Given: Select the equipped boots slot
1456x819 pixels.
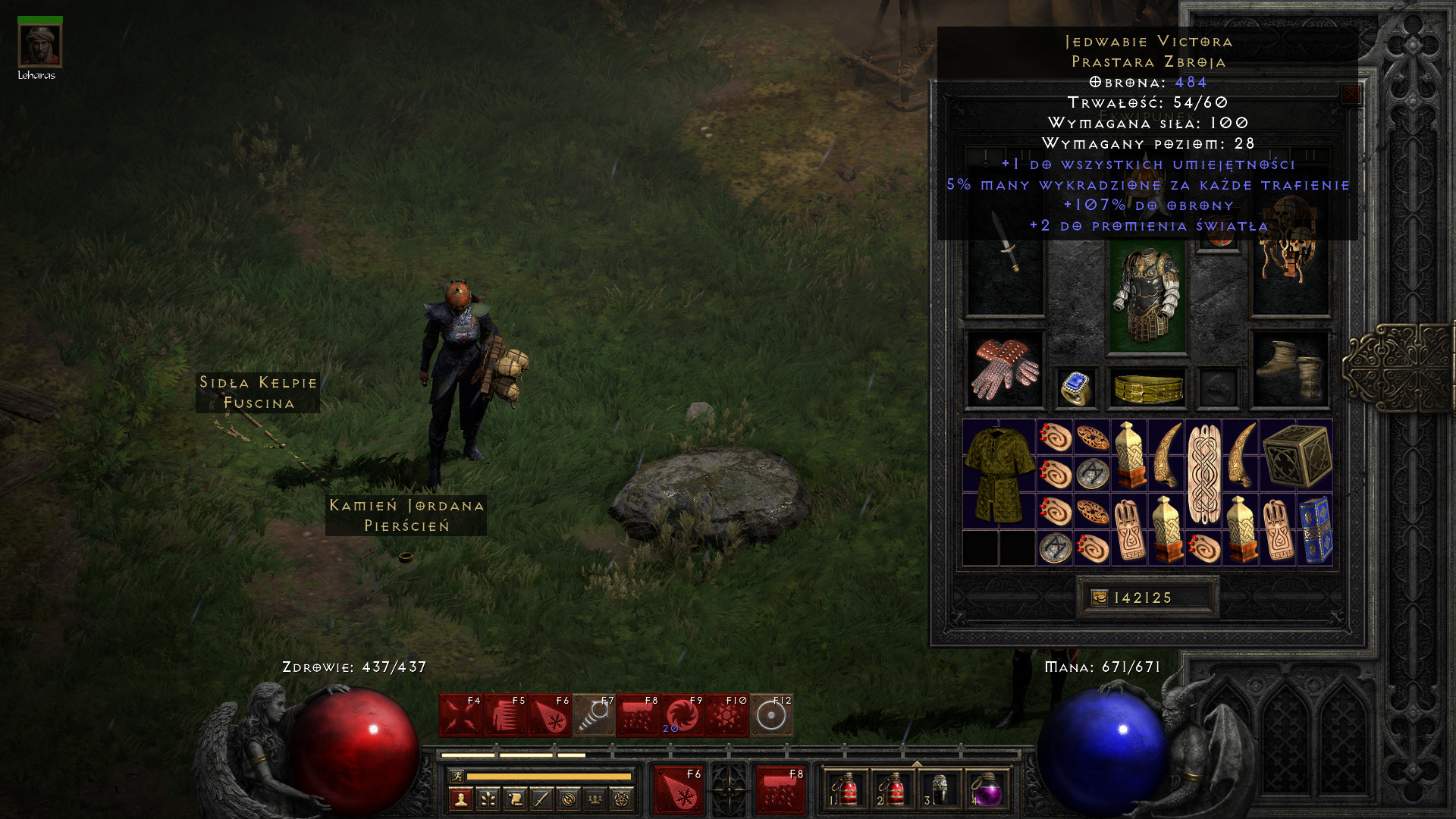Looking at the screenshot, I should click(1290, 369).
